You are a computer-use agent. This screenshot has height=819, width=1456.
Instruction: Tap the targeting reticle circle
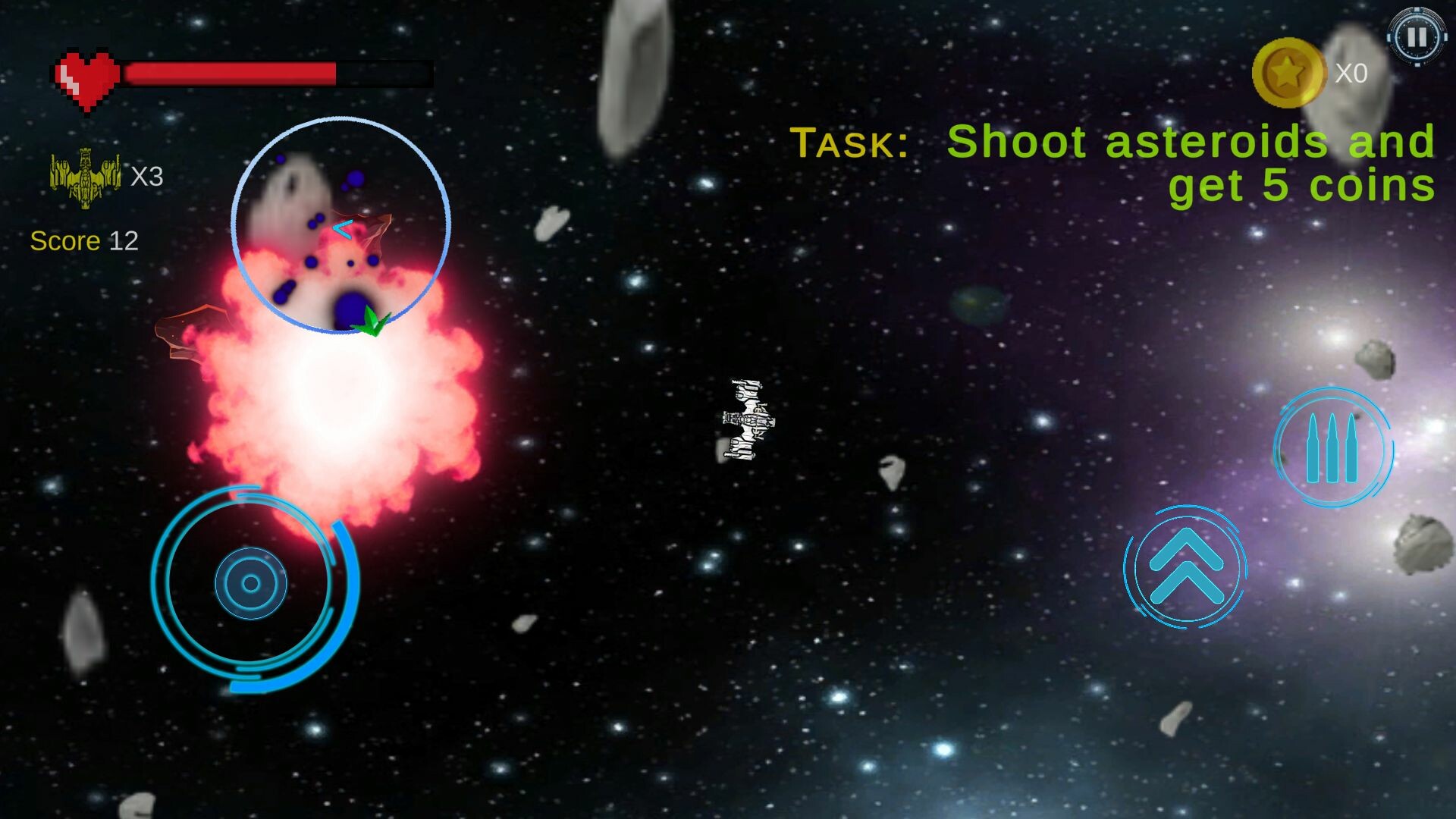click(343, 225)
